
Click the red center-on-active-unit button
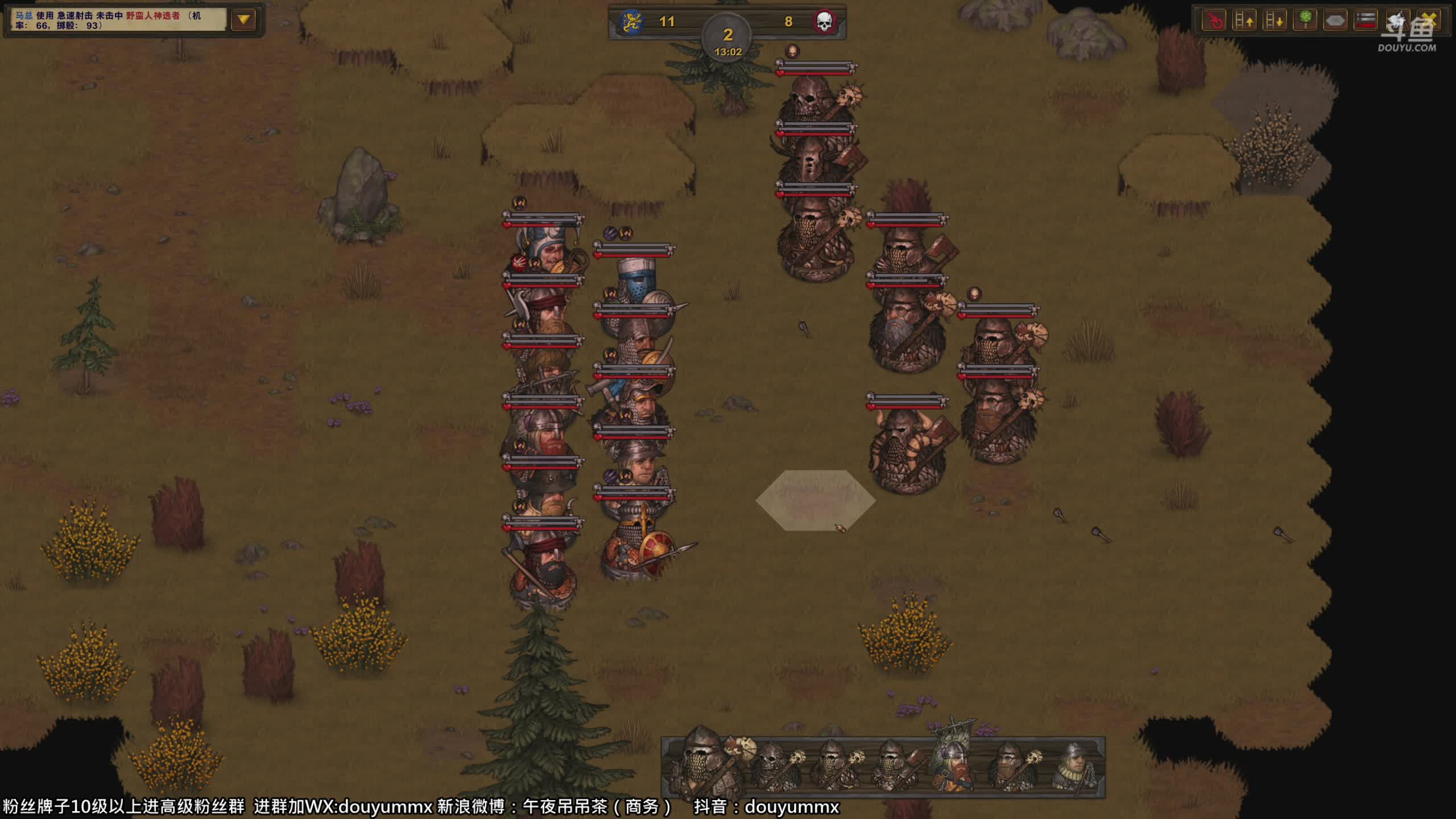[x=1214, y=21]
